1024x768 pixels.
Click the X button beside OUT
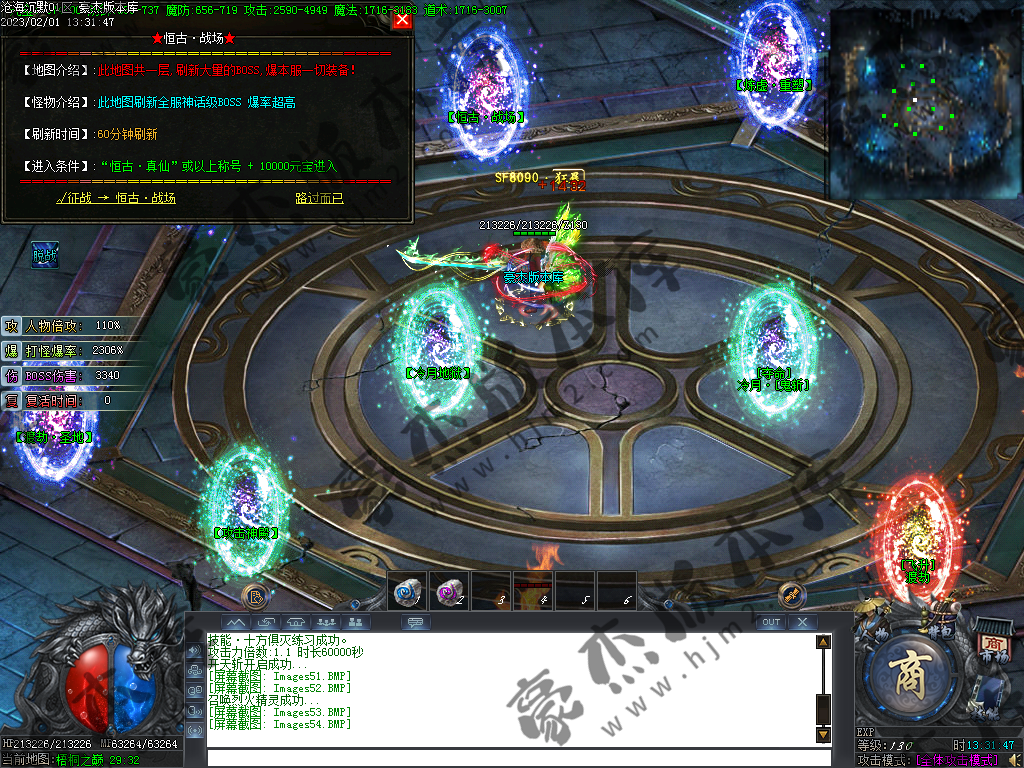(x=802, y=622)
